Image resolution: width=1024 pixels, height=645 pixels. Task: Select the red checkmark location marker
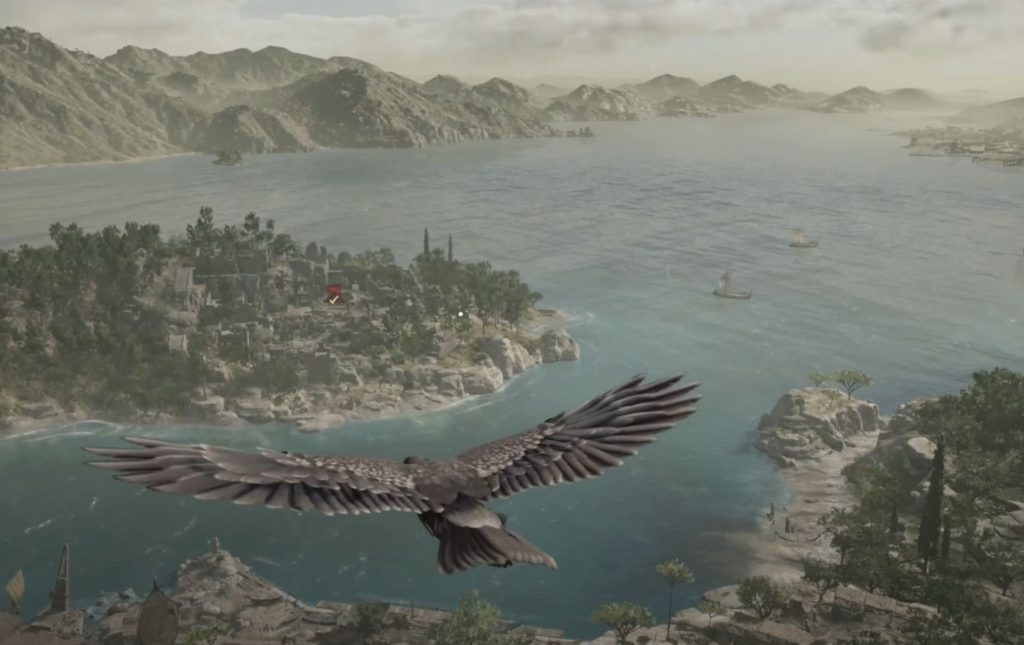(334, 294)
